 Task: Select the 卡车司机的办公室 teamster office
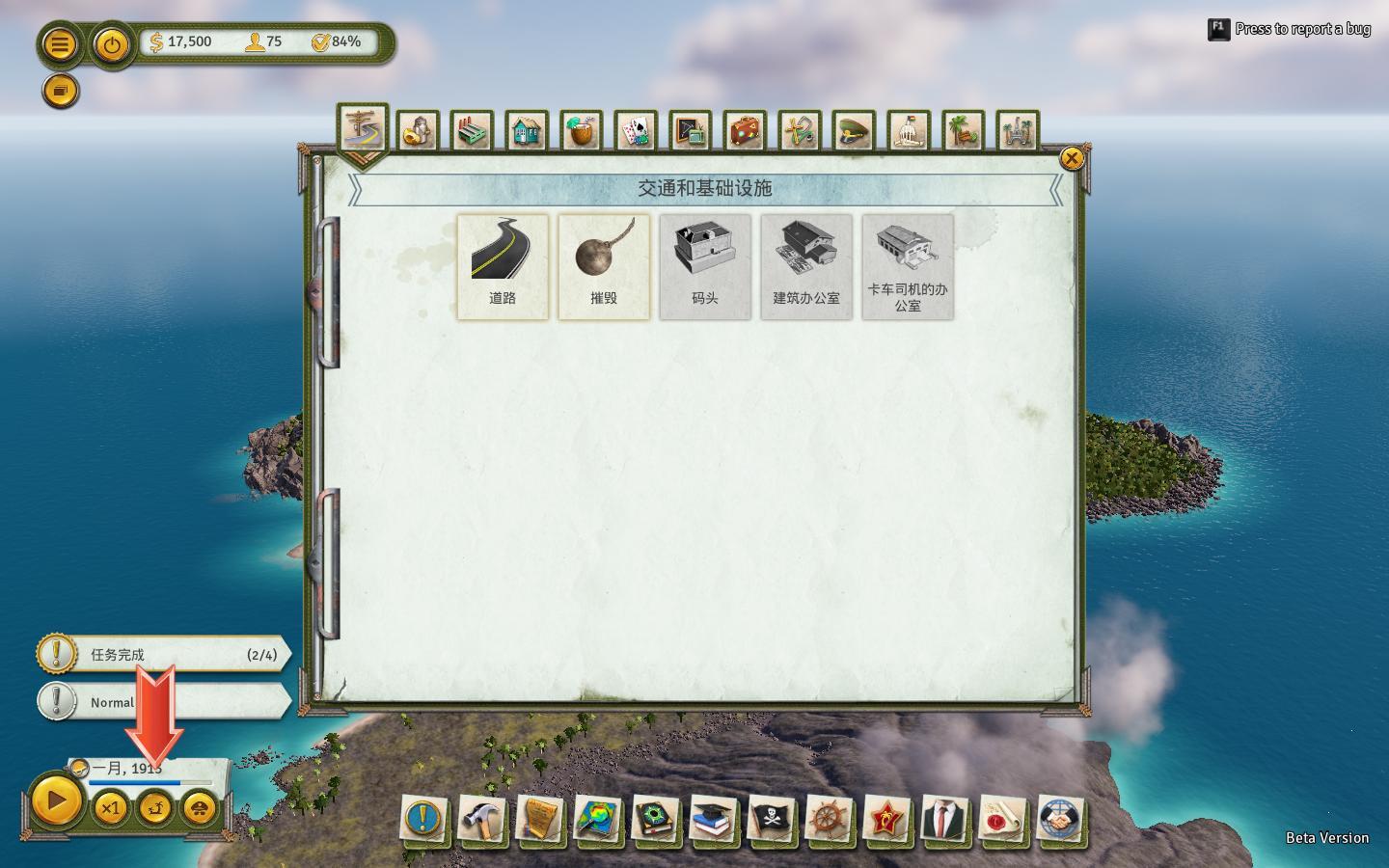click(x=908, y=265)
